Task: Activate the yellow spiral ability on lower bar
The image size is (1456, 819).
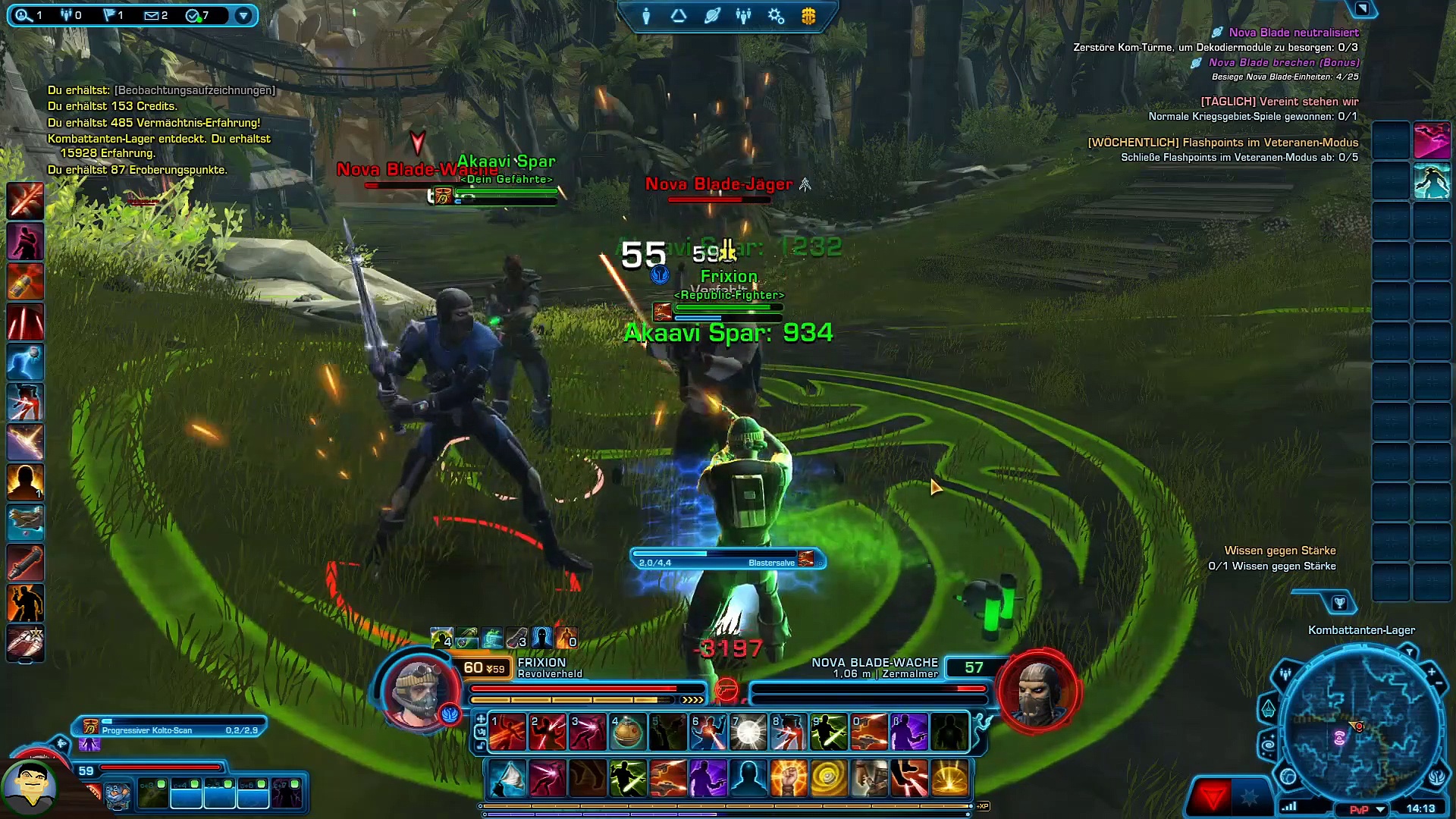Action: click(x=829, y=779)
